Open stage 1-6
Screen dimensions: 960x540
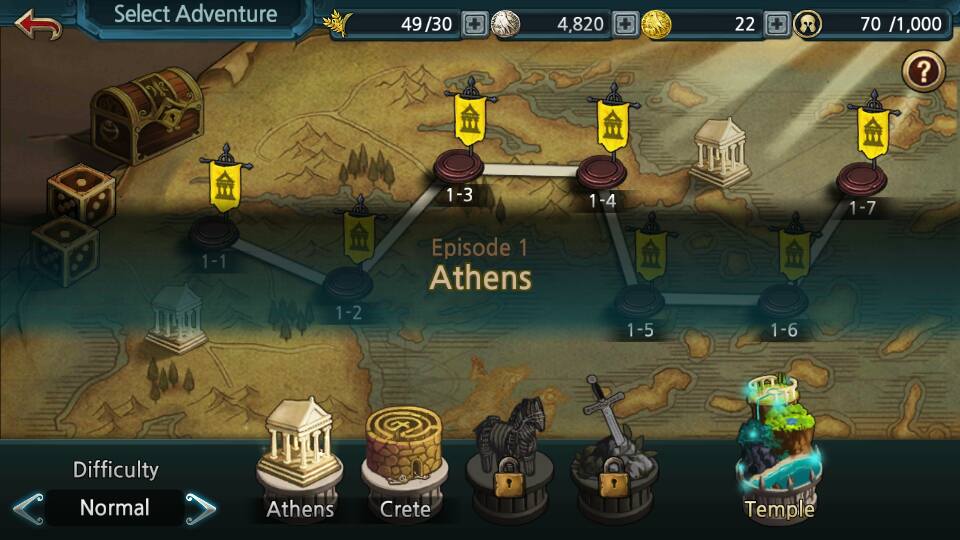coord(783,298)
